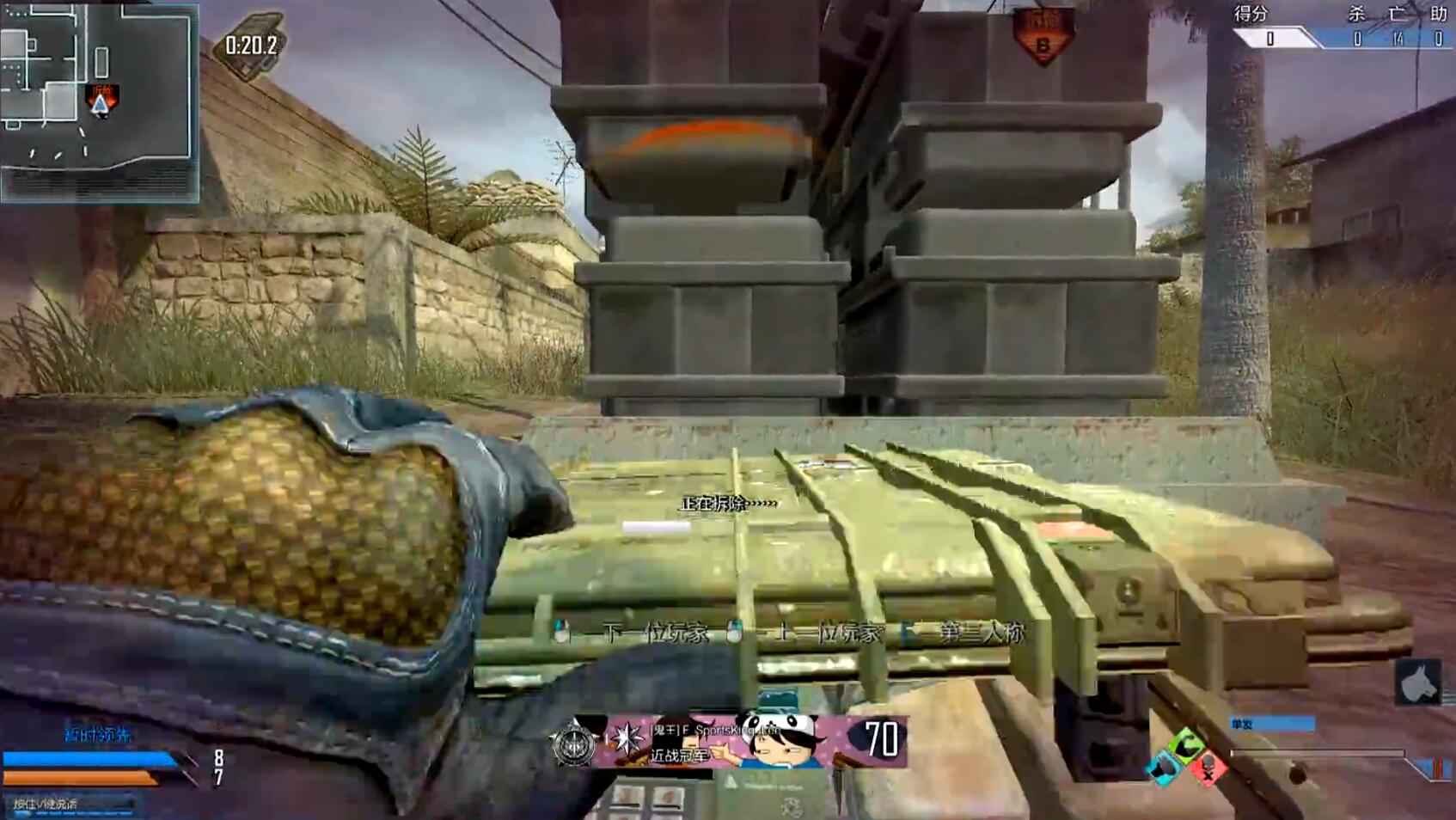Click the orange B bomb site marker
1456x820 pixels.
tap(1043, 36)
